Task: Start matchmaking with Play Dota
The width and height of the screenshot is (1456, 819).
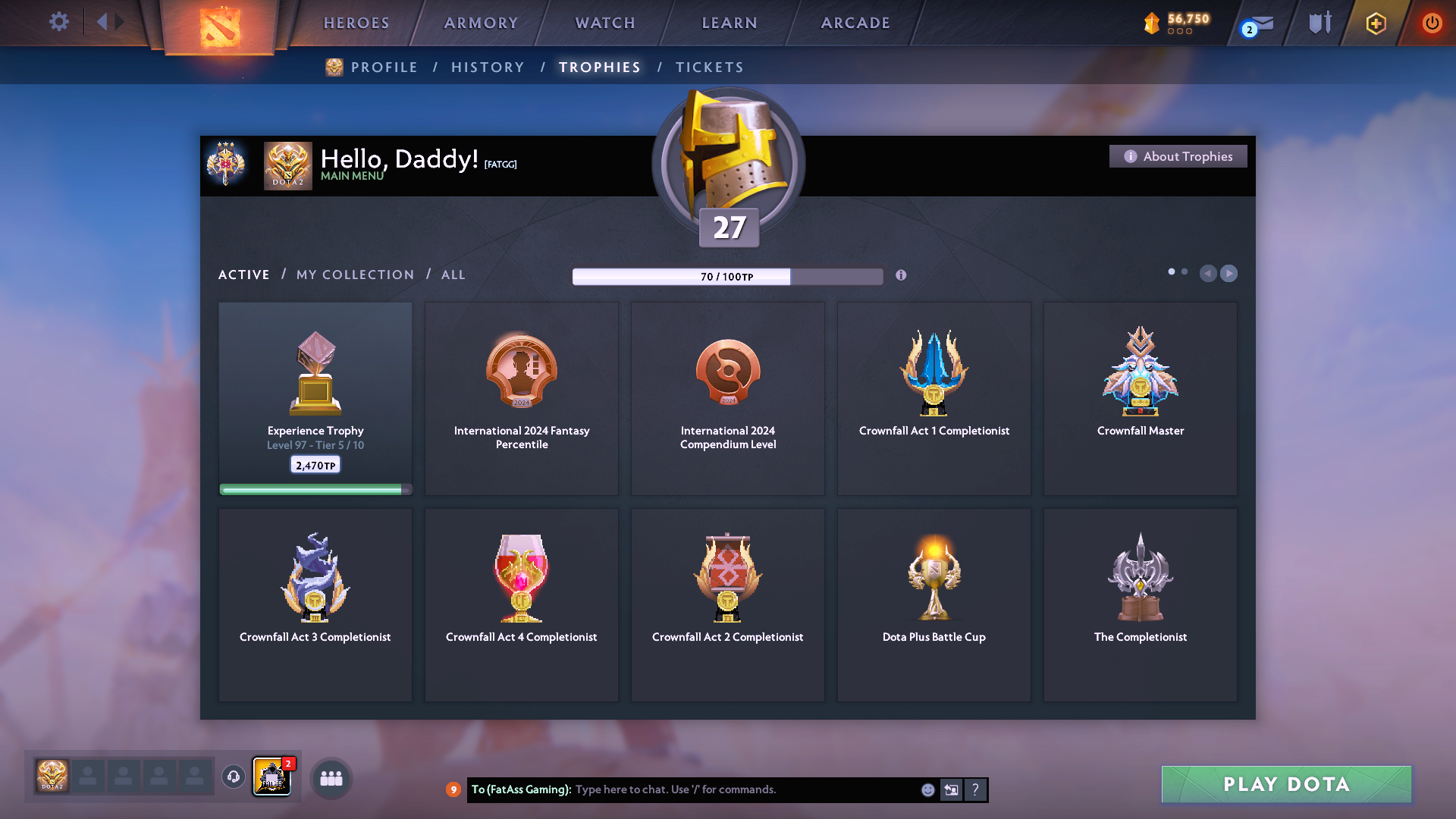Action: click(1286, 784)
